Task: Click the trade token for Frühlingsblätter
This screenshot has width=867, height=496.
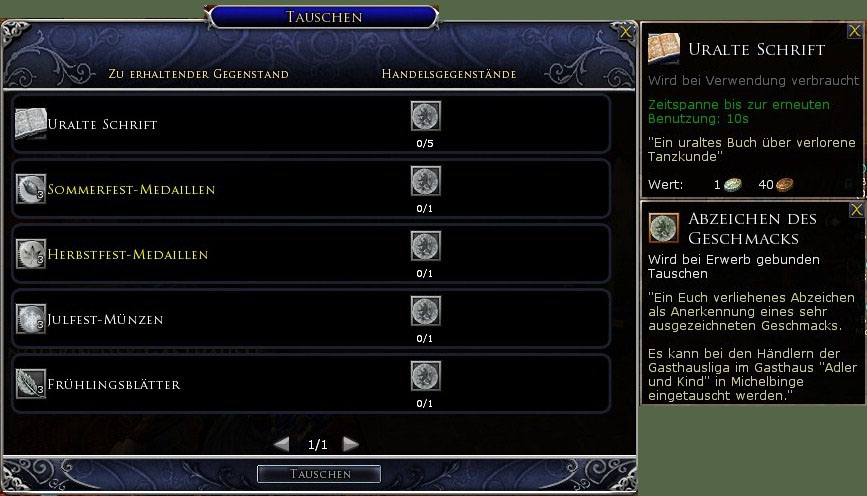Action: click(426, 377)
